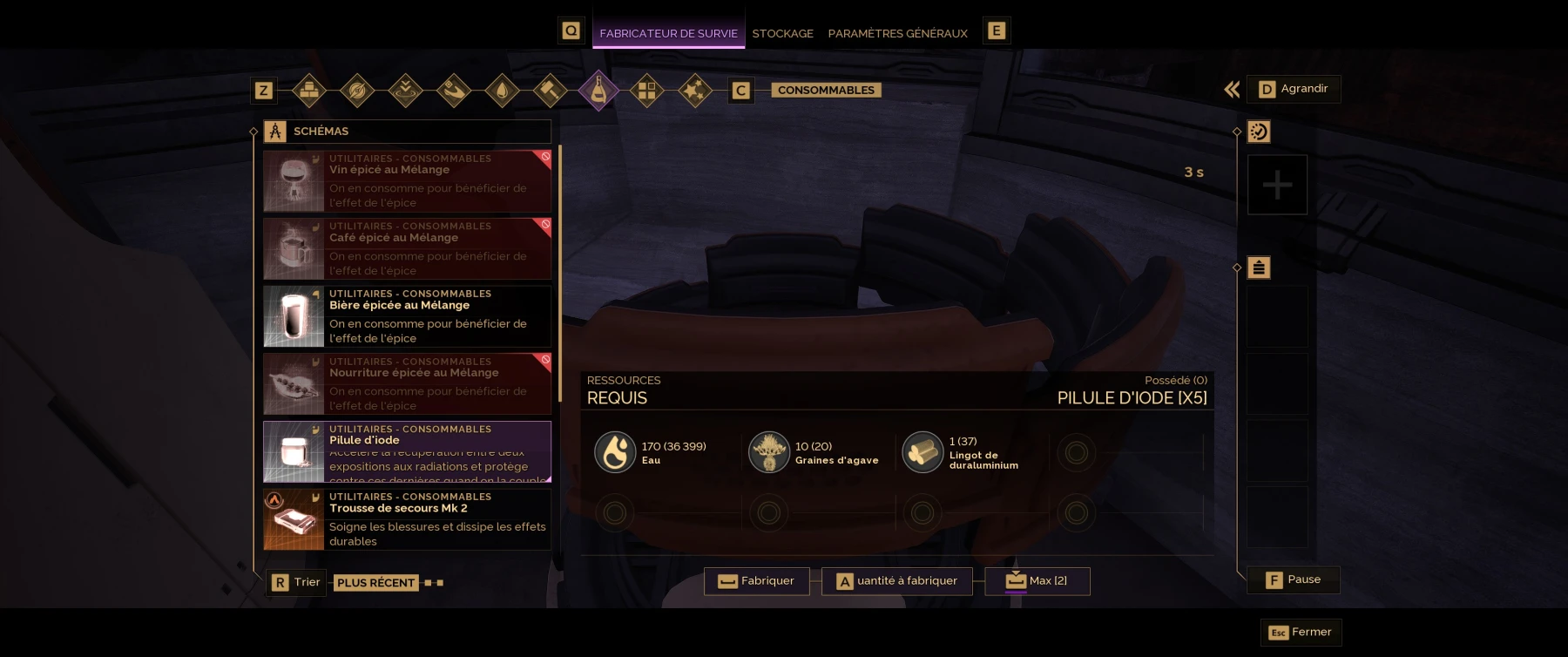Expand the panel with Agrandir
The image size is (1568, 657).
[1294, 89]
